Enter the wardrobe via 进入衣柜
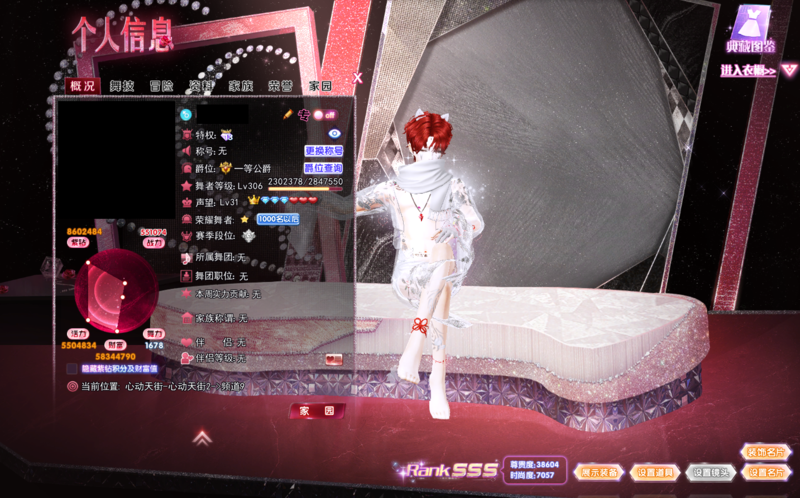800x498 pixels. 749,71
